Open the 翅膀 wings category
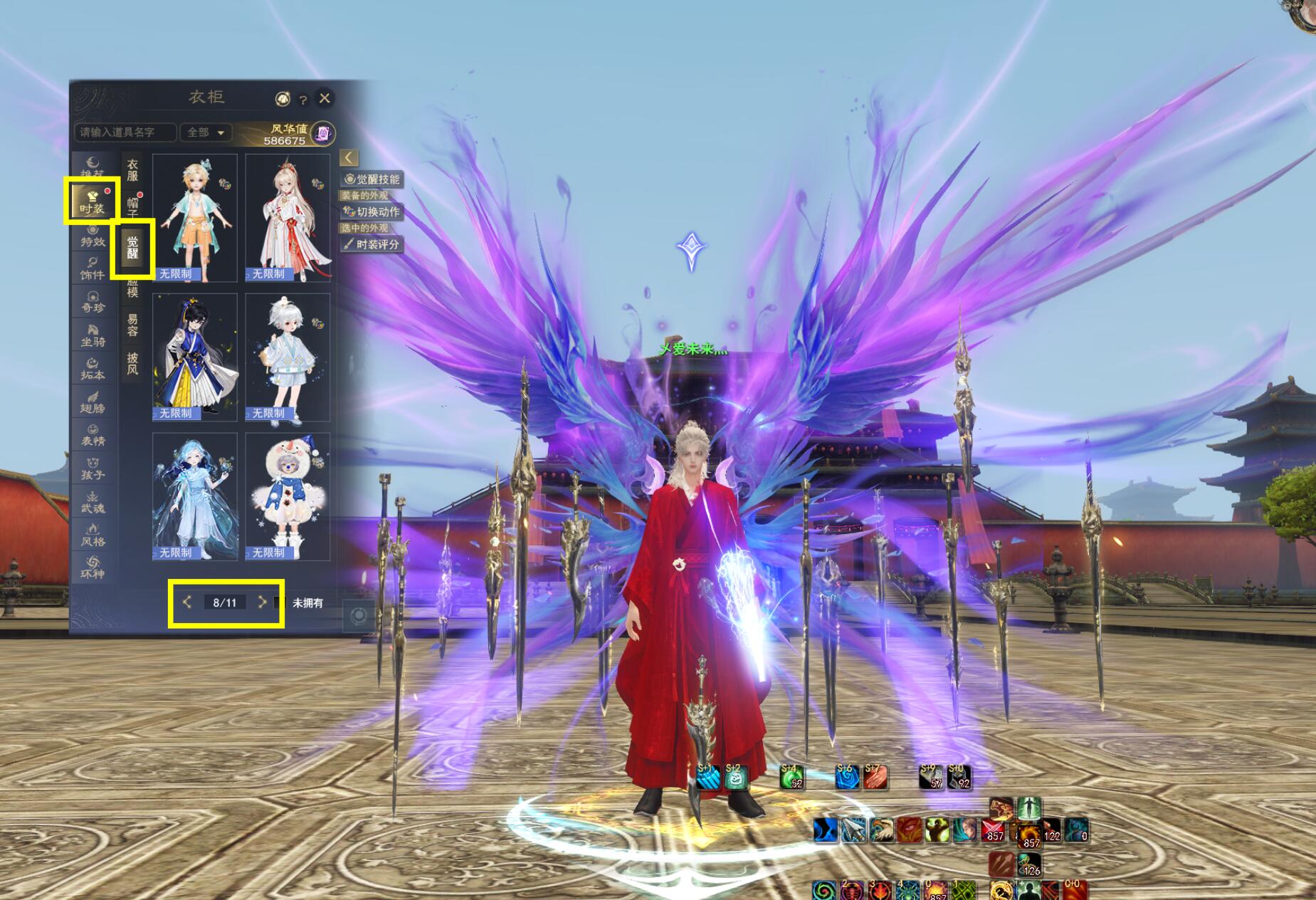The width and height of the screenshot is (1316, 900). tap(93, 402)
